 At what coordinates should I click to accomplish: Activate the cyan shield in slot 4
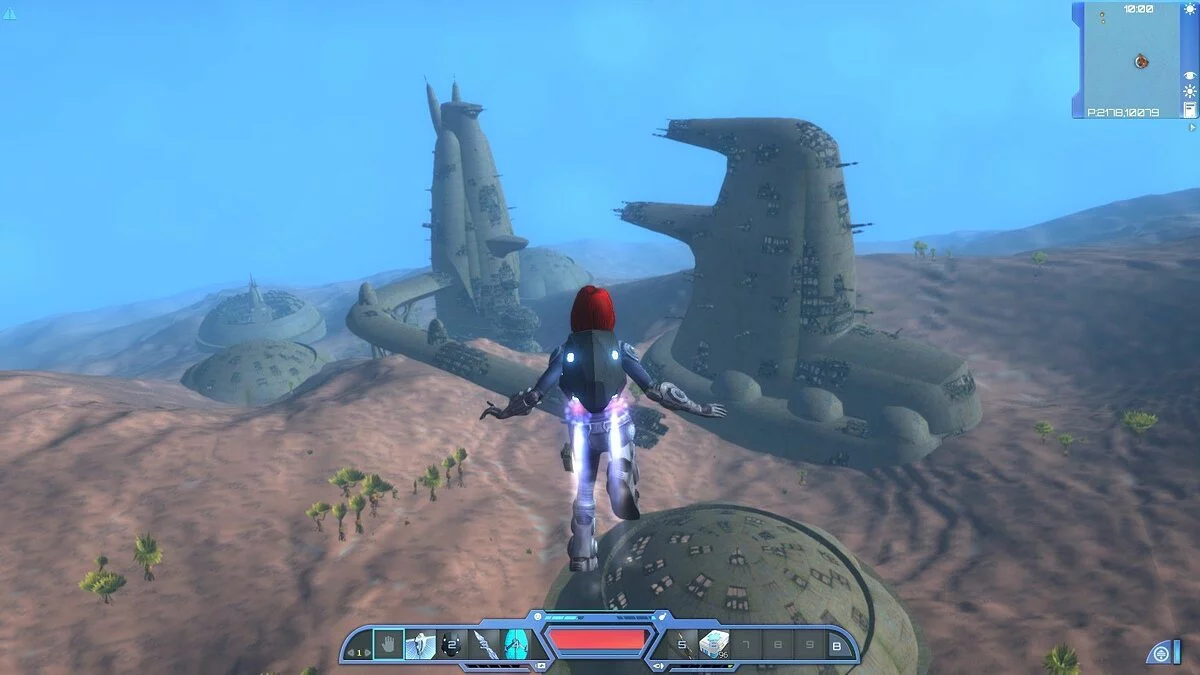[x=516, y=644]
